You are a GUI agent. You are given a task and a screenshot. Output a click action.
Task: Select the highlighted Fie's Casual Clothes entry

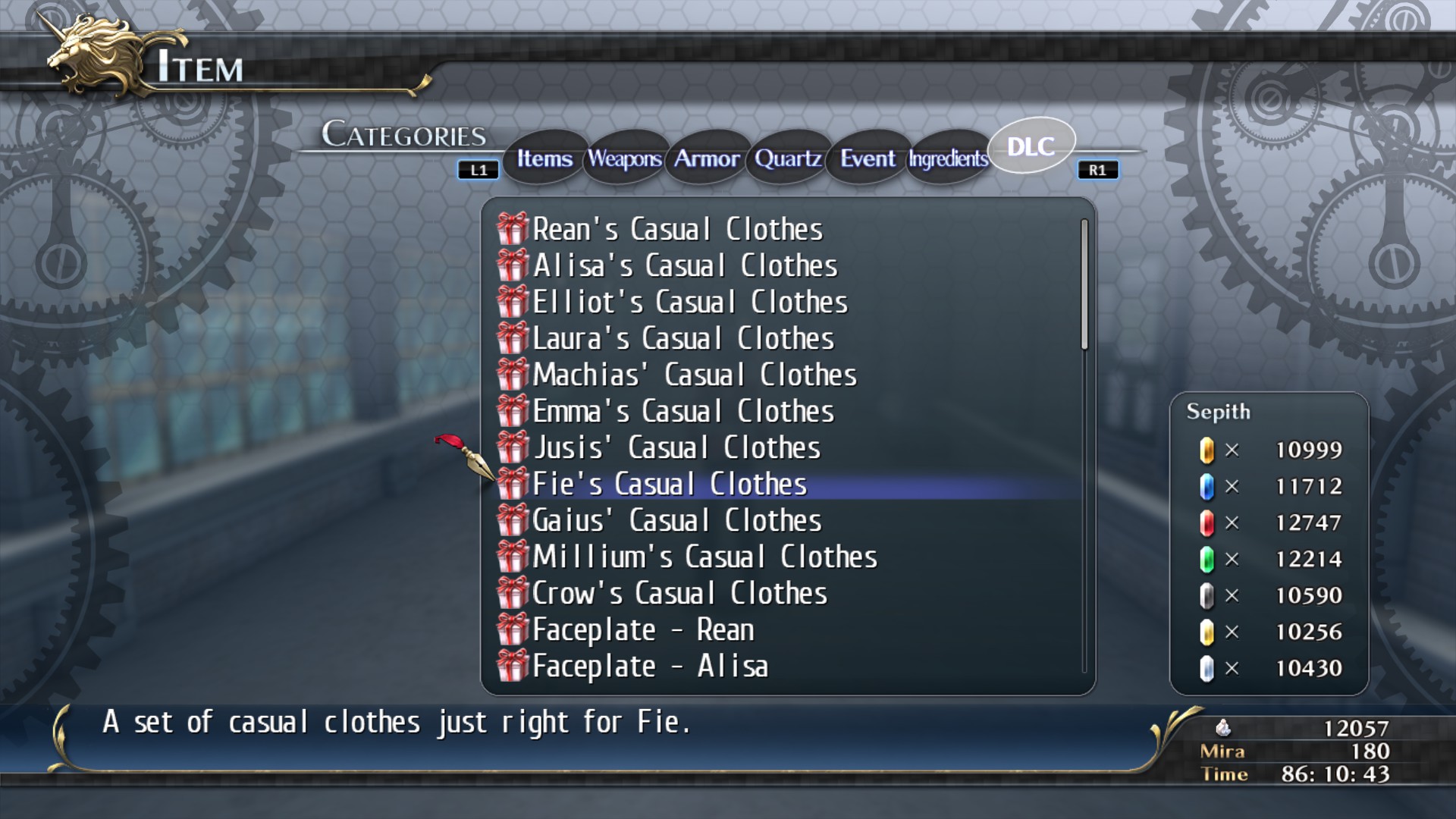[x=670, y=484]
